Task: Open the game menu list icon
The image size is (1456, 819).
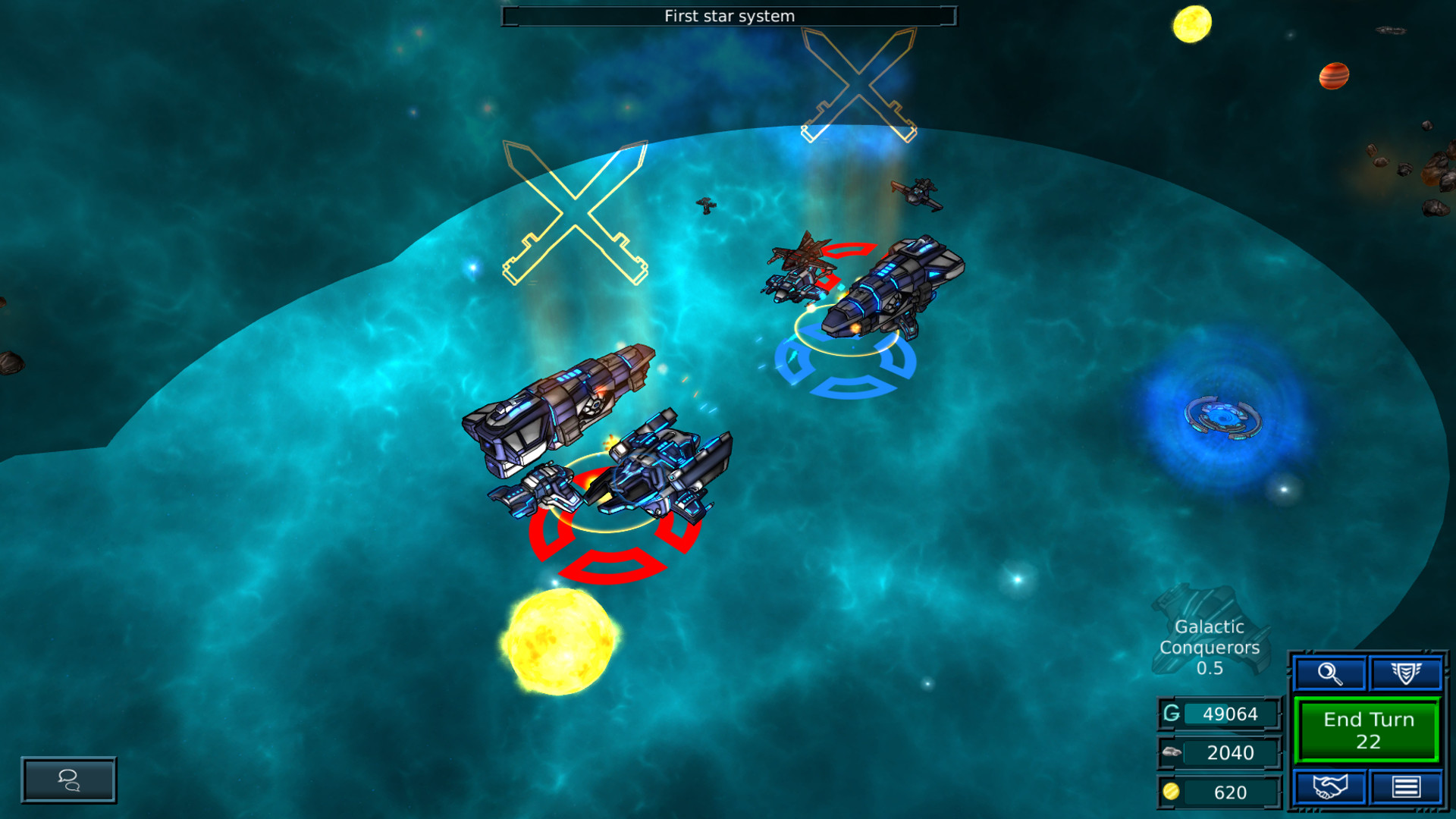Action: (1407, 786)
